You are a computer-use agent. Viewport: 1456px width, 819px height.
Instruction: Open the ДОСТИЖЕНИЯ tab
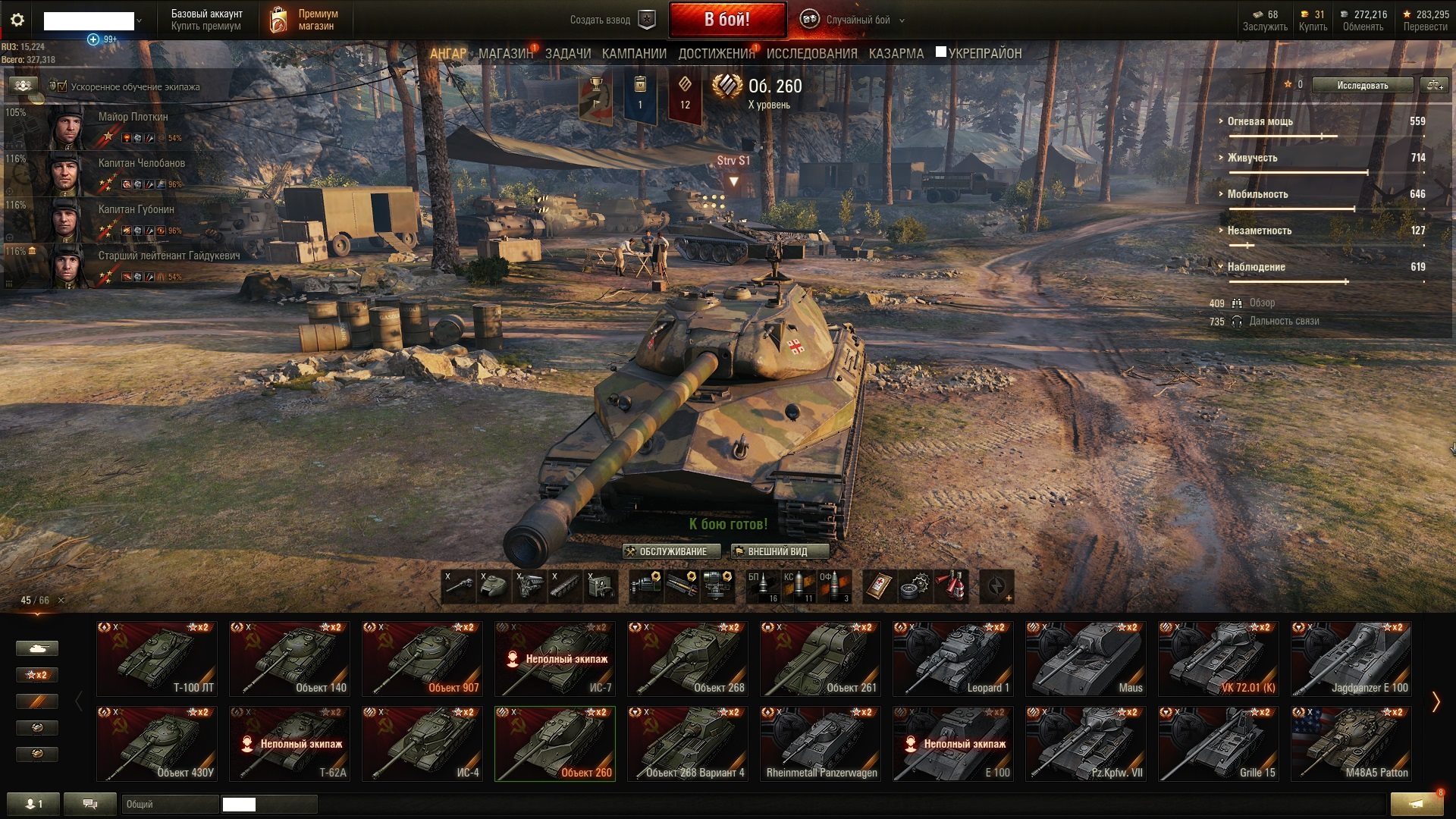[716, 54]
